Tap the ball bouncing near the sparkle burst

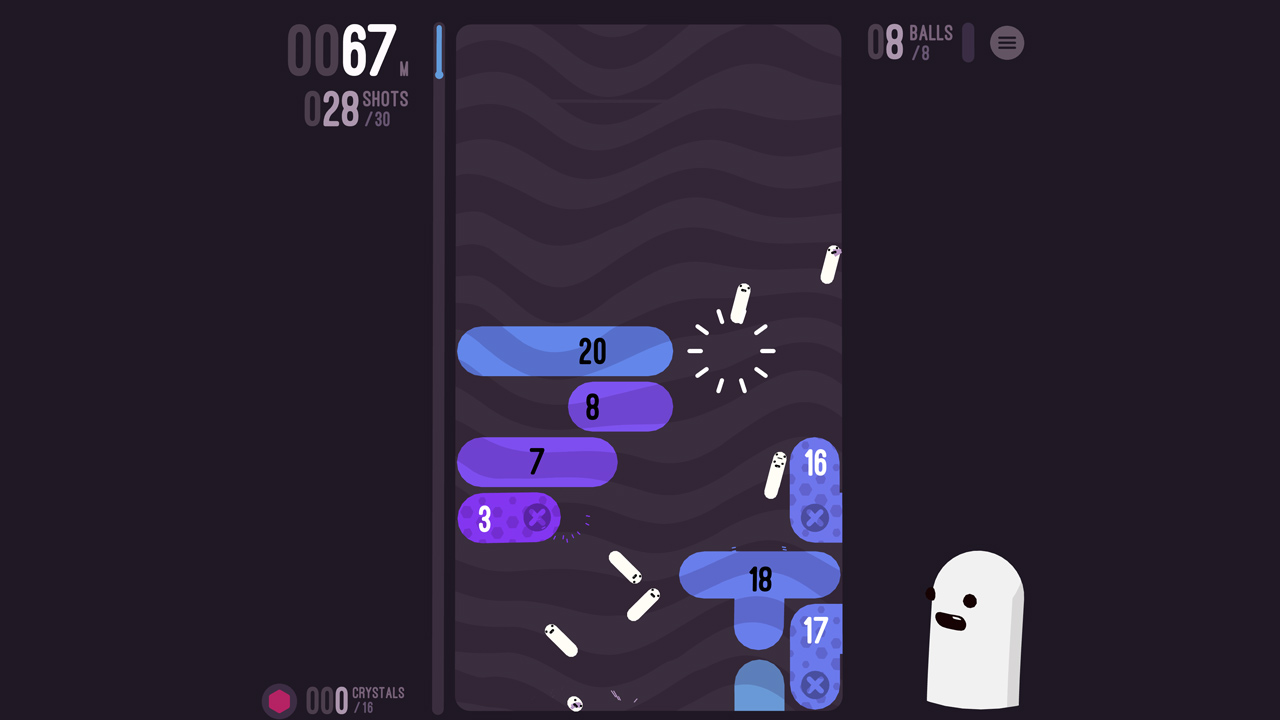(739, 305)
